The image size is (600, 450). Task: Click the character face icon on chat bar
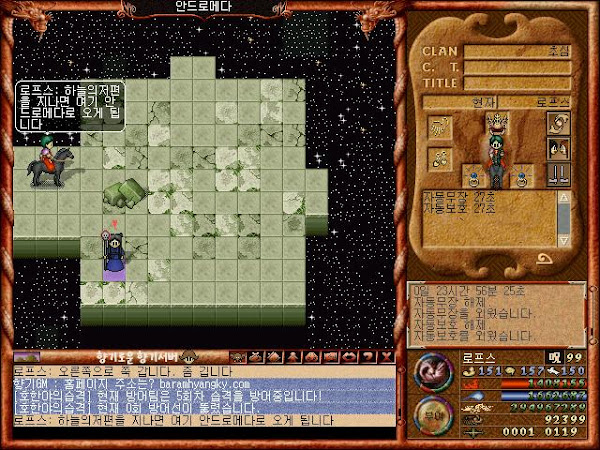pos(189,357)
